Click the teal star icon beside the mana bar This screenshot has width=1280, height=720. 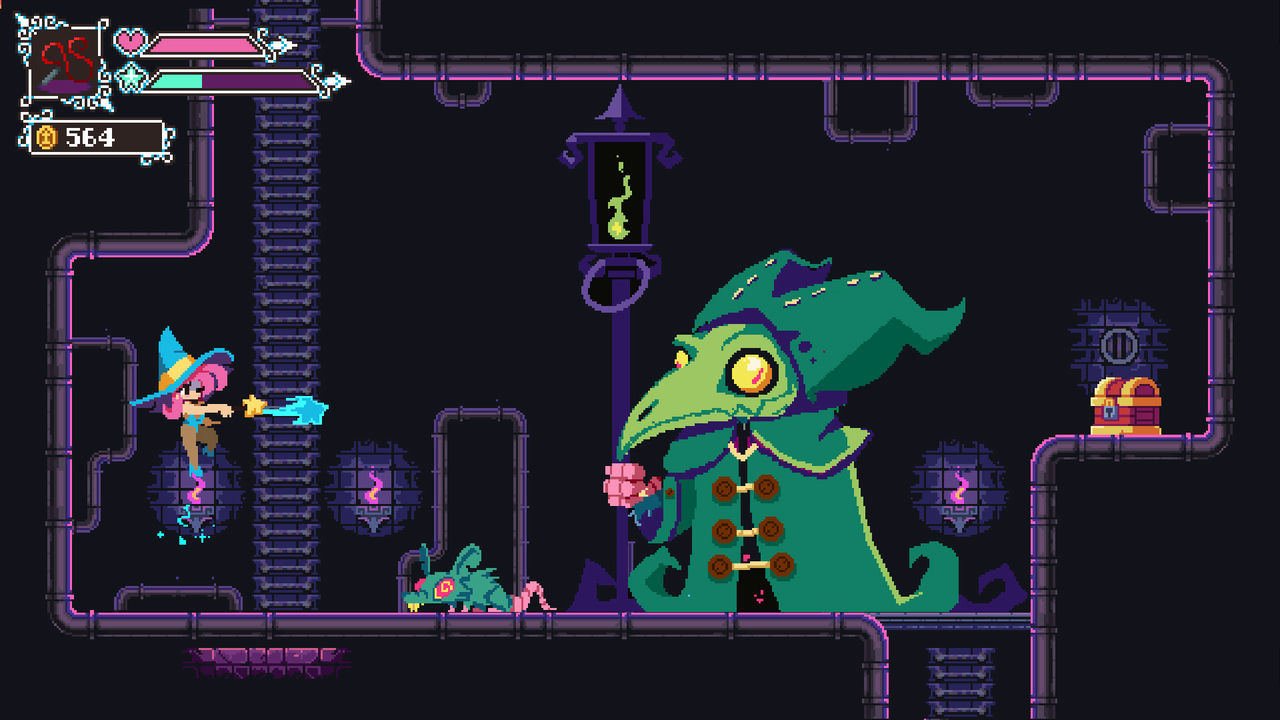pos(129,77)
